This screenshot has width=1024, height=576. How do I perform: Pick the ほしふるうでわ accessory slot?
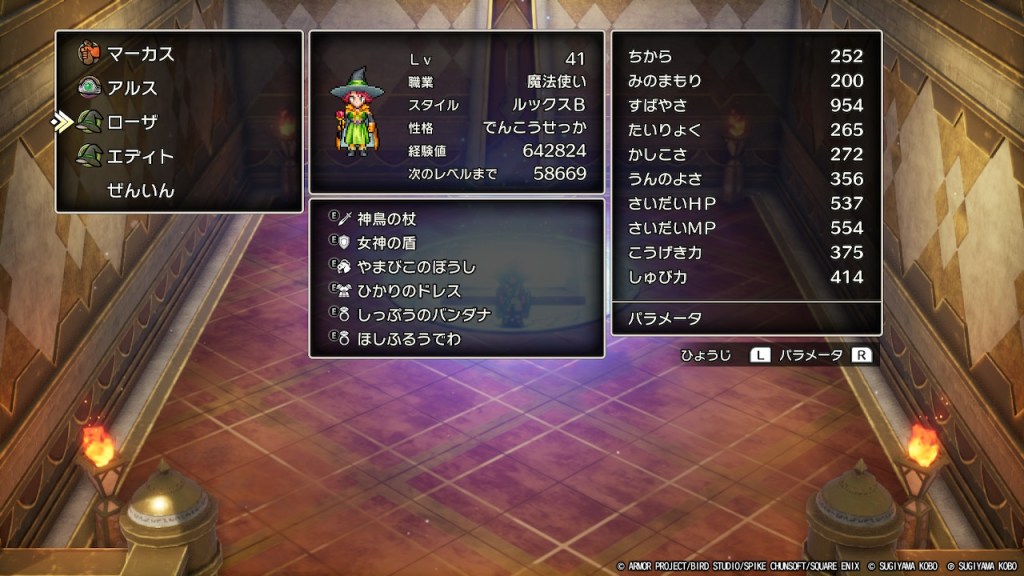pyautogui.click(x=409, y=339)
